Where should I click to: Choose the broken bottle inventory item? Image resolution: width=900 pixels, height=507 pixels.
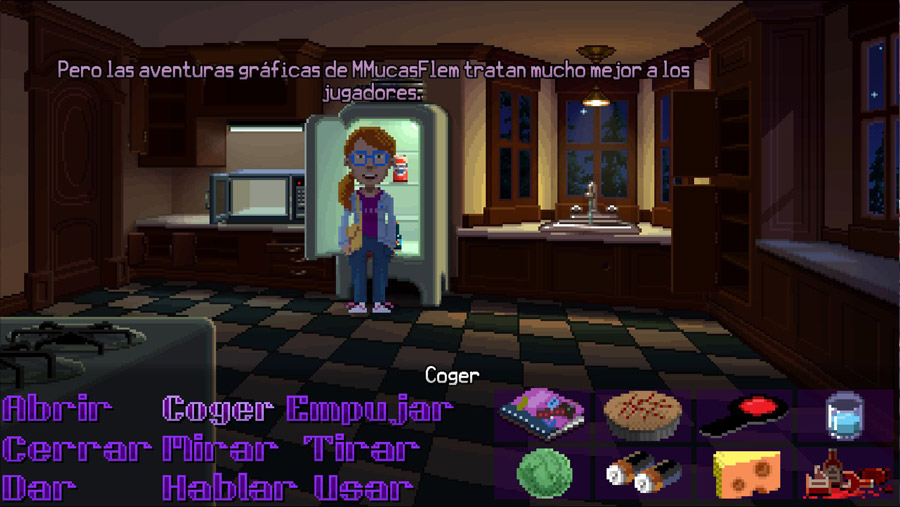[x=844, y=472]
